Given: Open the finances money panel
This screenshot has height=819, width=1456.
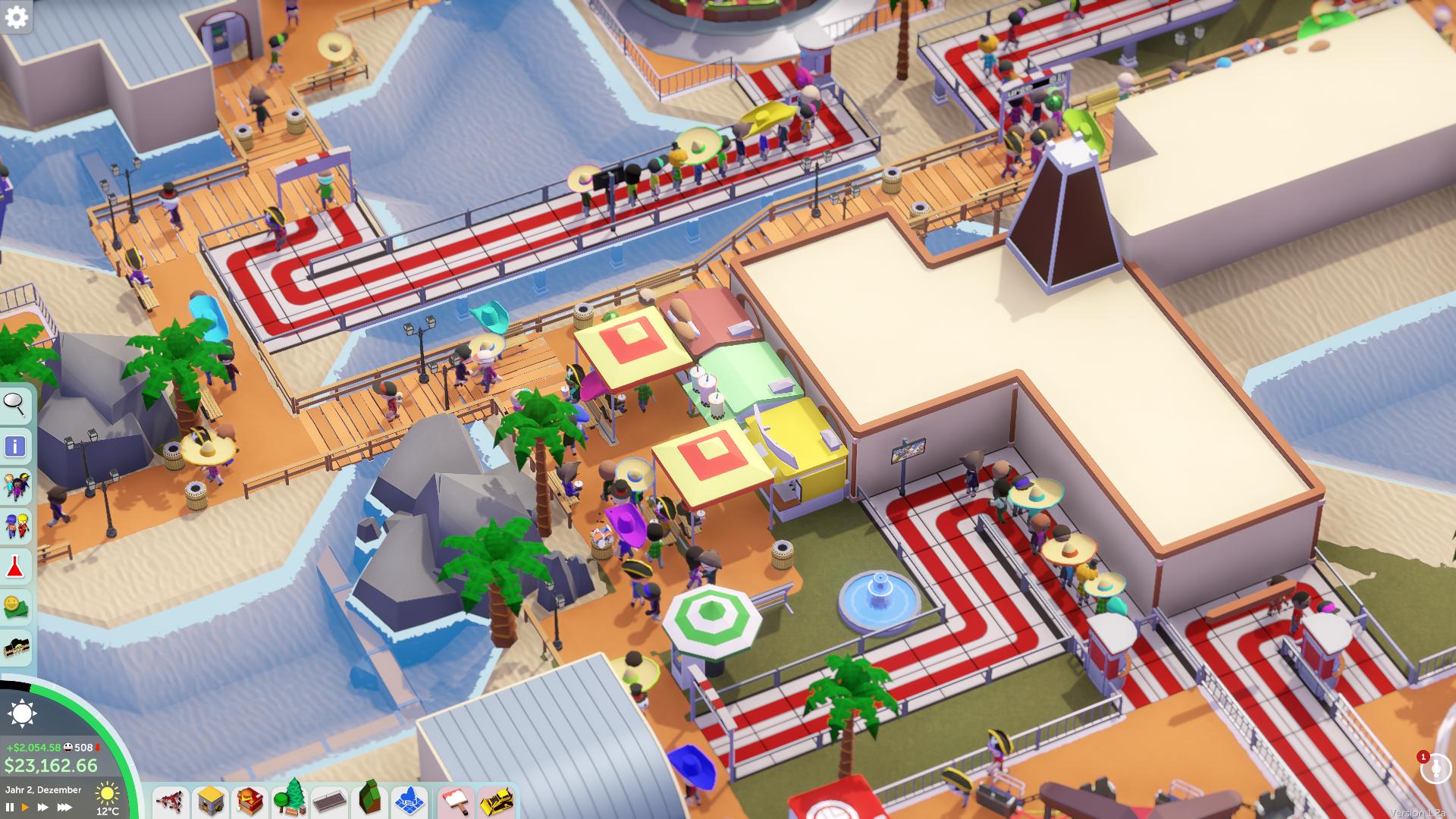Looking at the screenshot, I should (15, 607).
